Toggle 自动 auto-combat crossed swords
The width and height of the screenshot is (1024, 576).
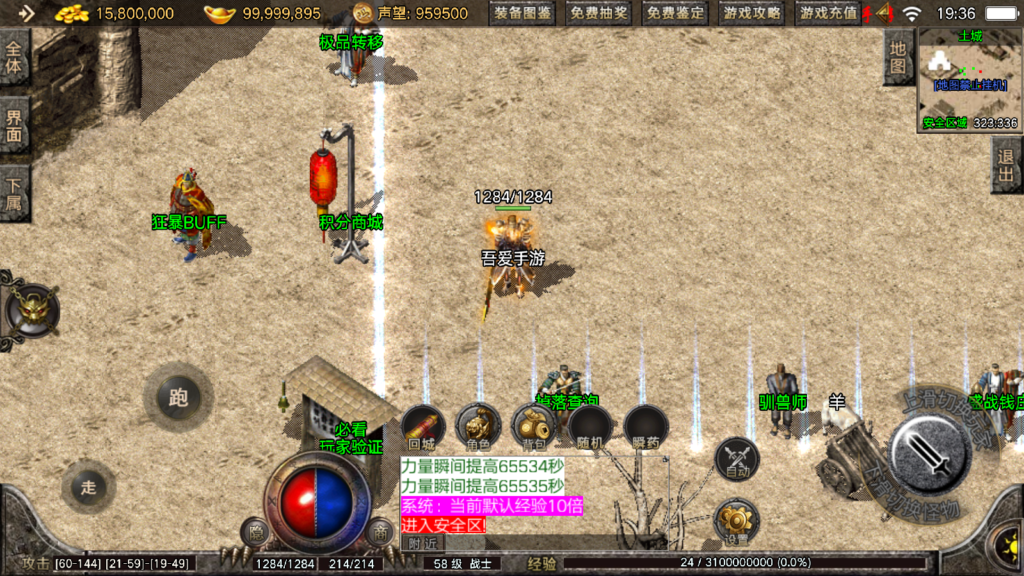pos(737,460)
